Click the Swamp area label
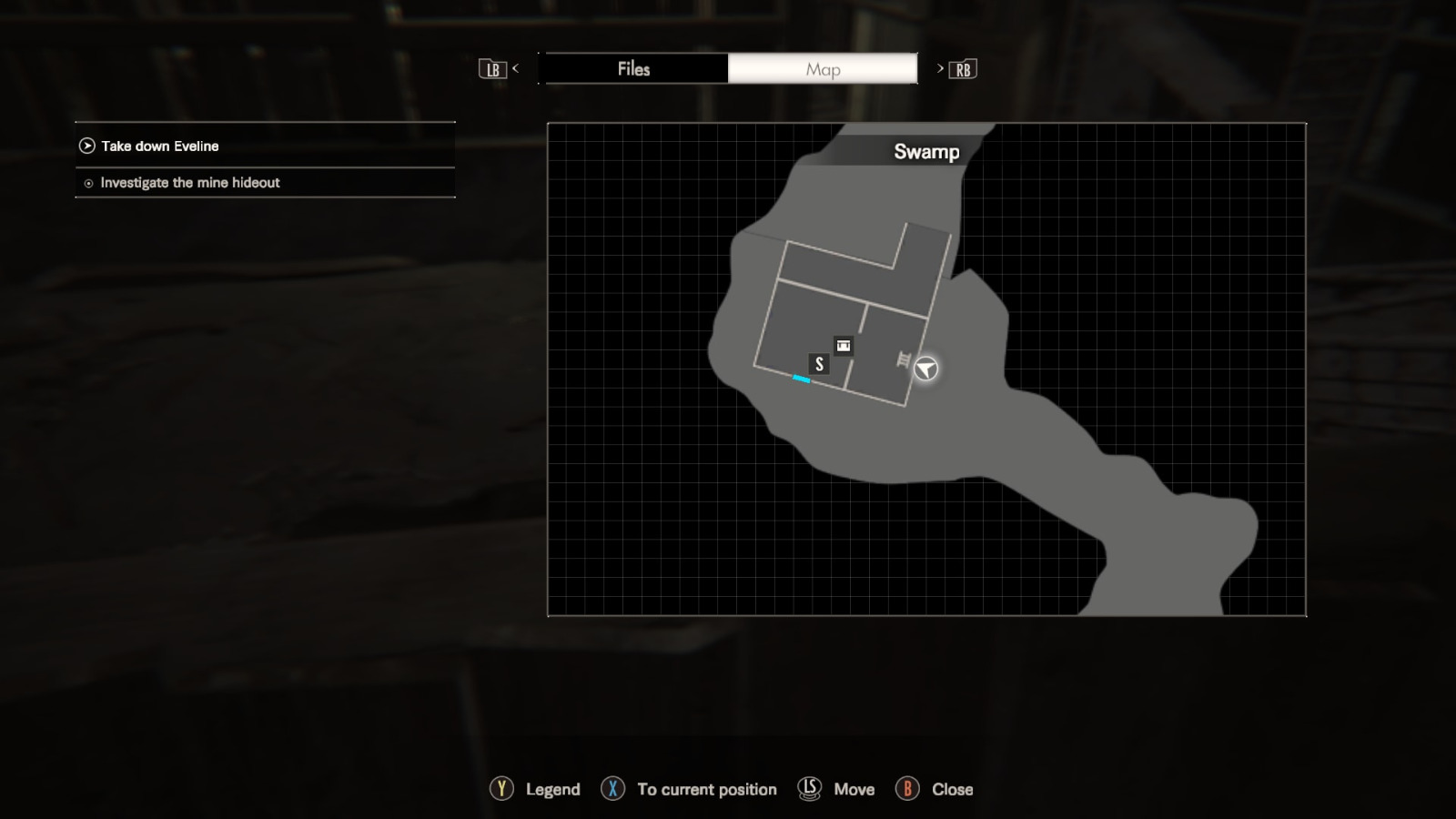 925,152
